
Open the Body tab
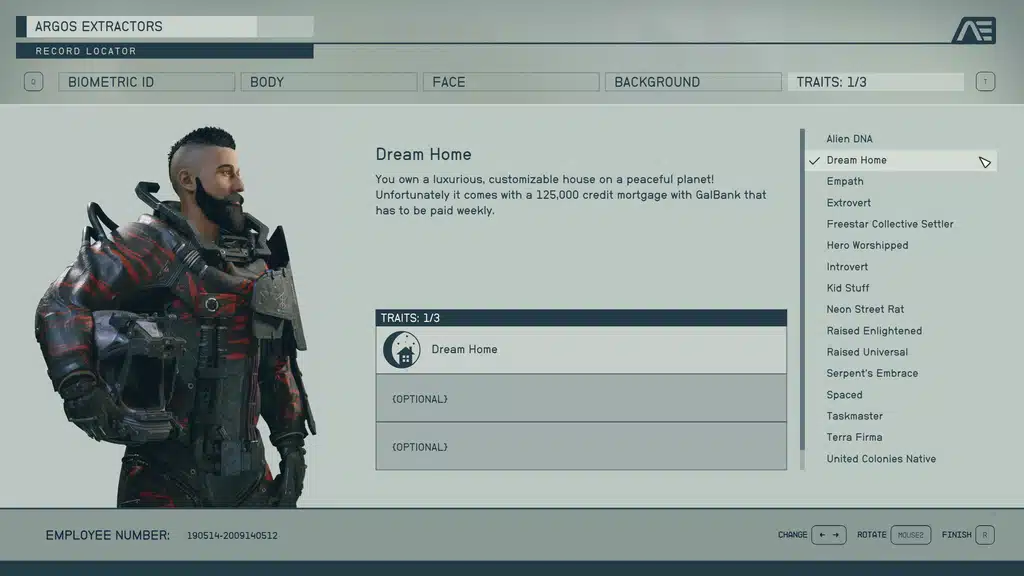tap(328, 82)
